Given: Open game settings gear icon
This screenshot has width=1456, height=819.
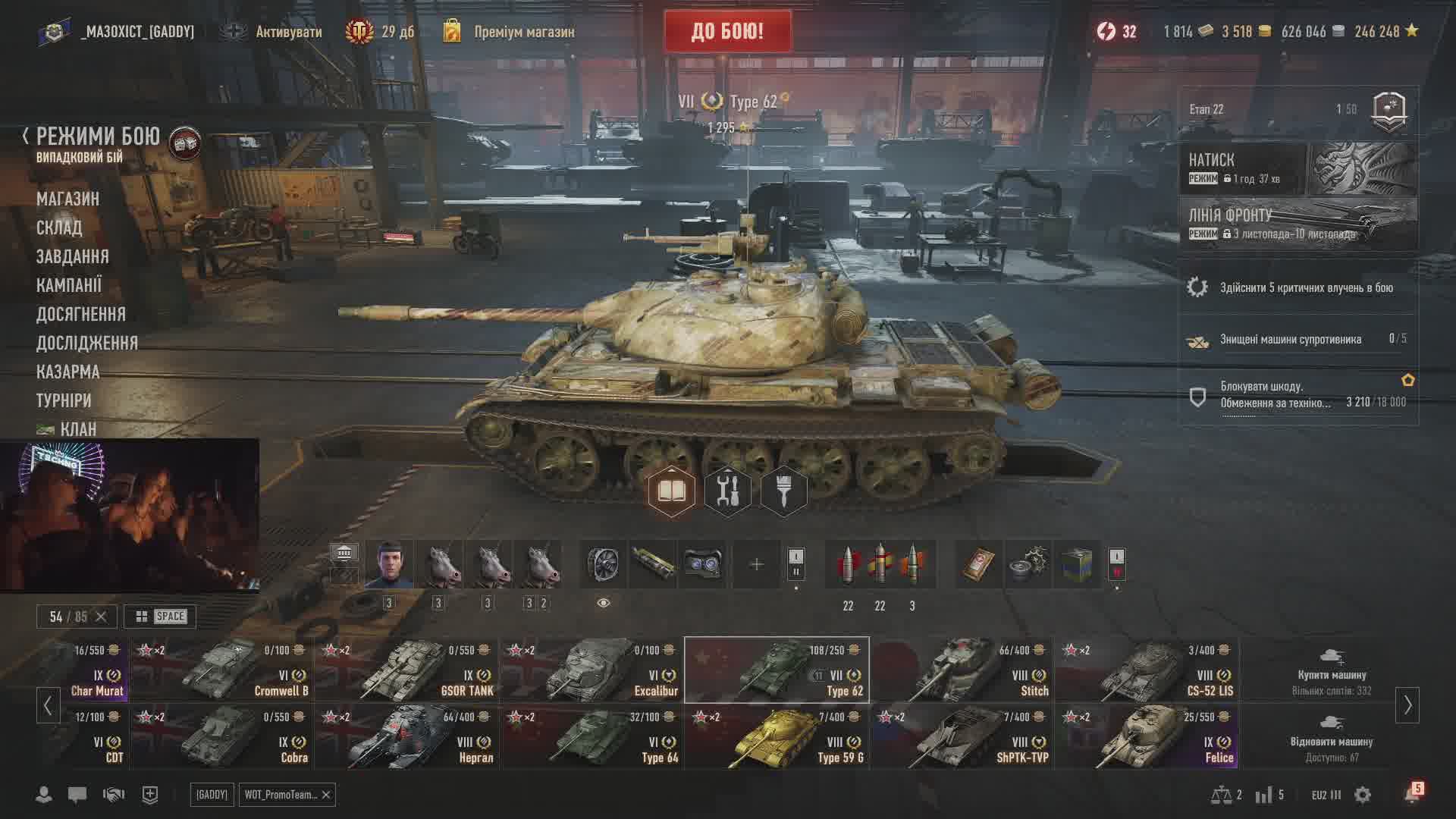Looking at the screenshot, I should pos(1363,795).
